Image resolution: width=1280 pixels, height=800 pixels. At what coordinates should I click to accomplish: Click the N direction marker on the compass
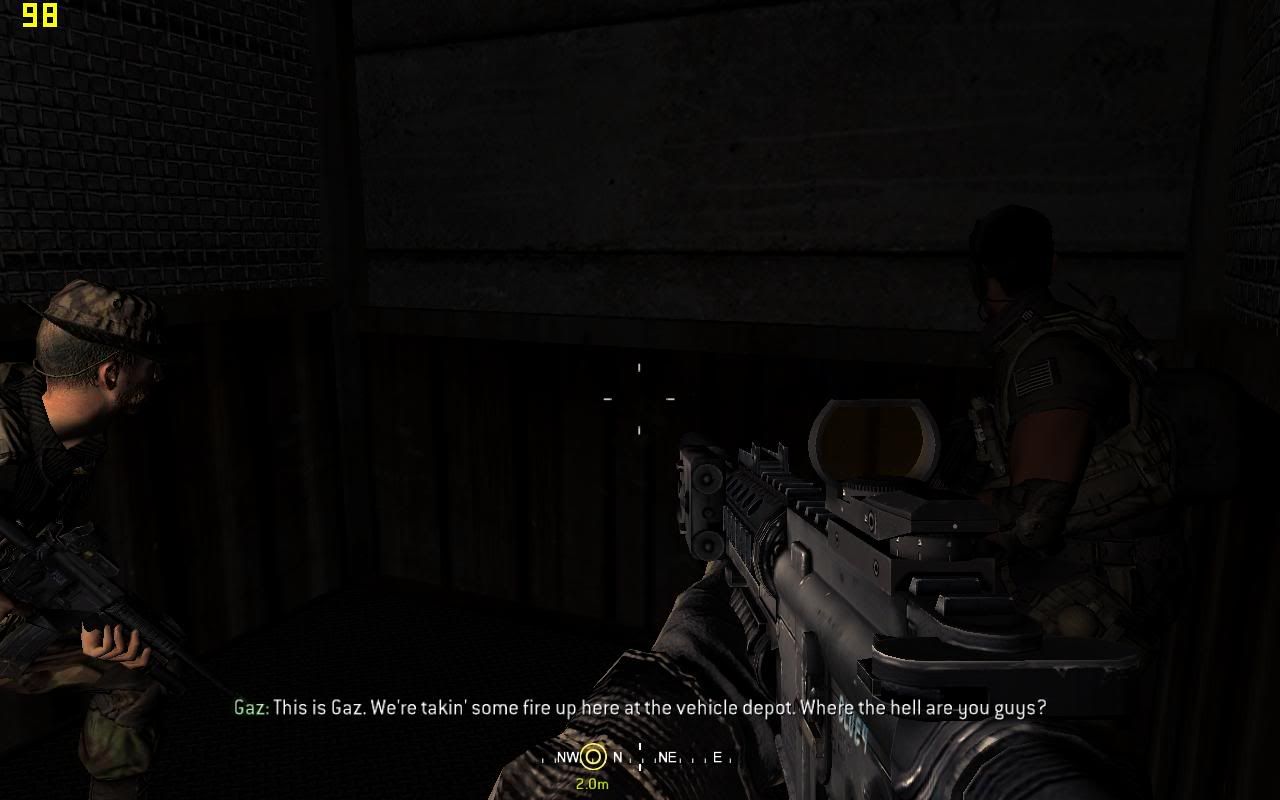pos(618,759)
